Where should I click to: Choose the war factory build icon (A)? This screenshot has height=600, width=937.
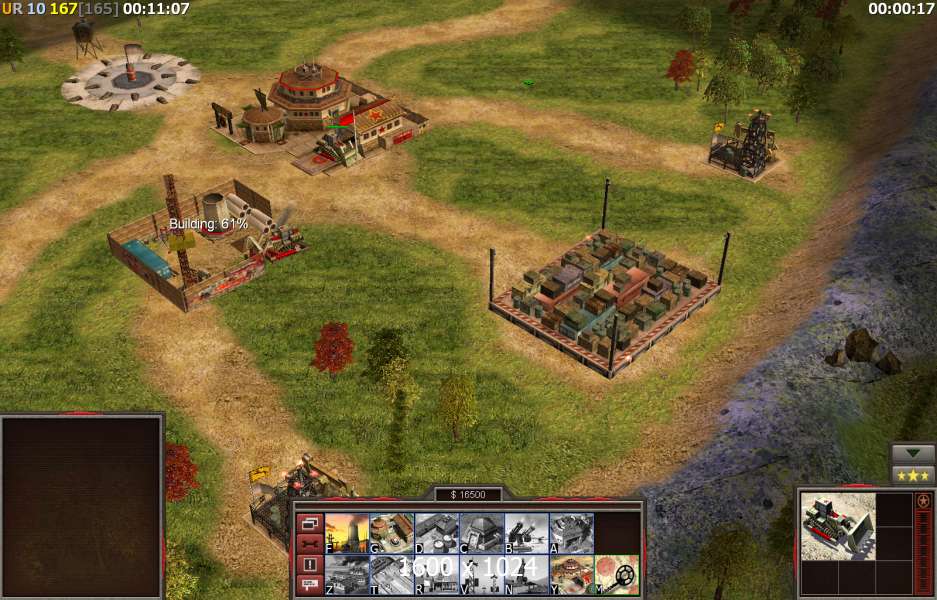click(x=571, y=533)
